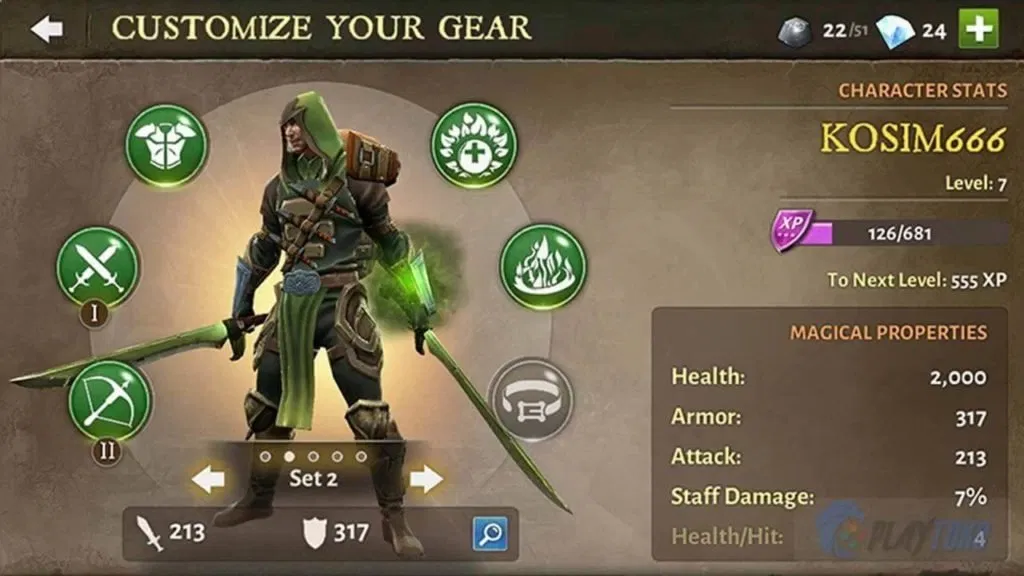The image size is (1024, 576).
Task: Buy more gems with the green plus
Action: click(x=979, y=29)
